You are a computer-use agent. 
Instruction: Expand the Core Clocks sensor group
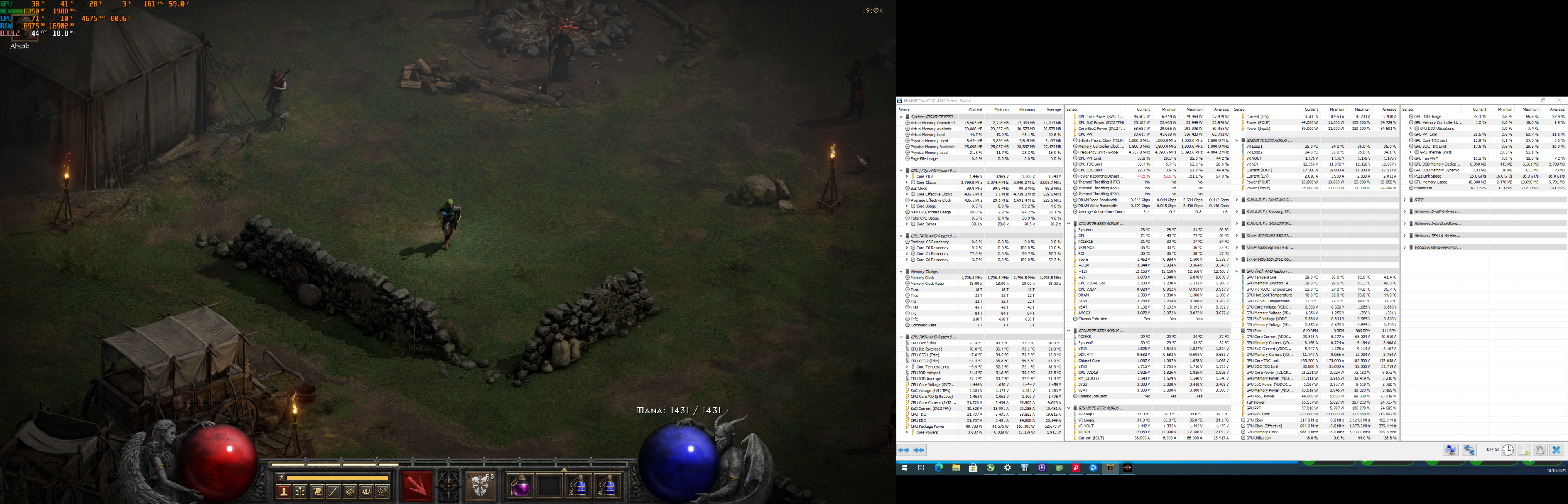(x=907, y=182)
